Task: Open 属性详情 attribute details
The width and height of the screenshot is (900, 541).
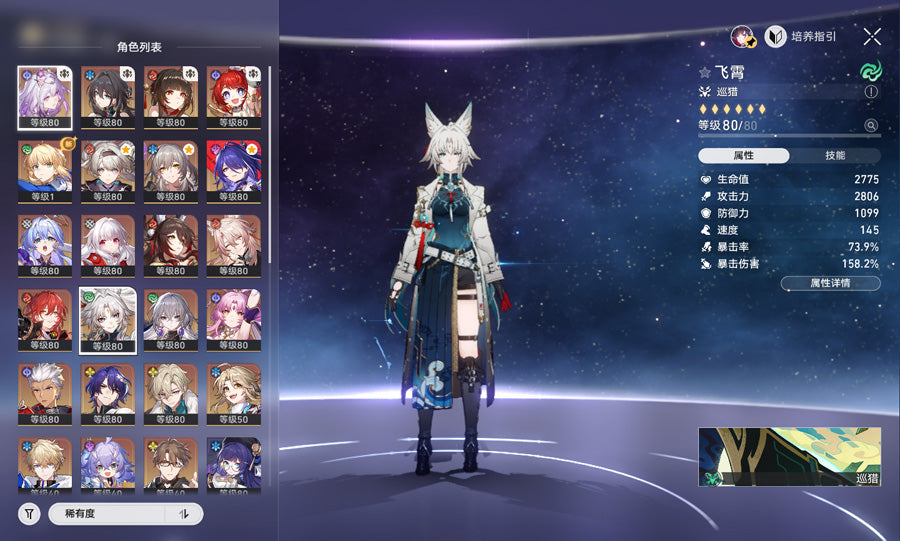Action: (830, 284)
